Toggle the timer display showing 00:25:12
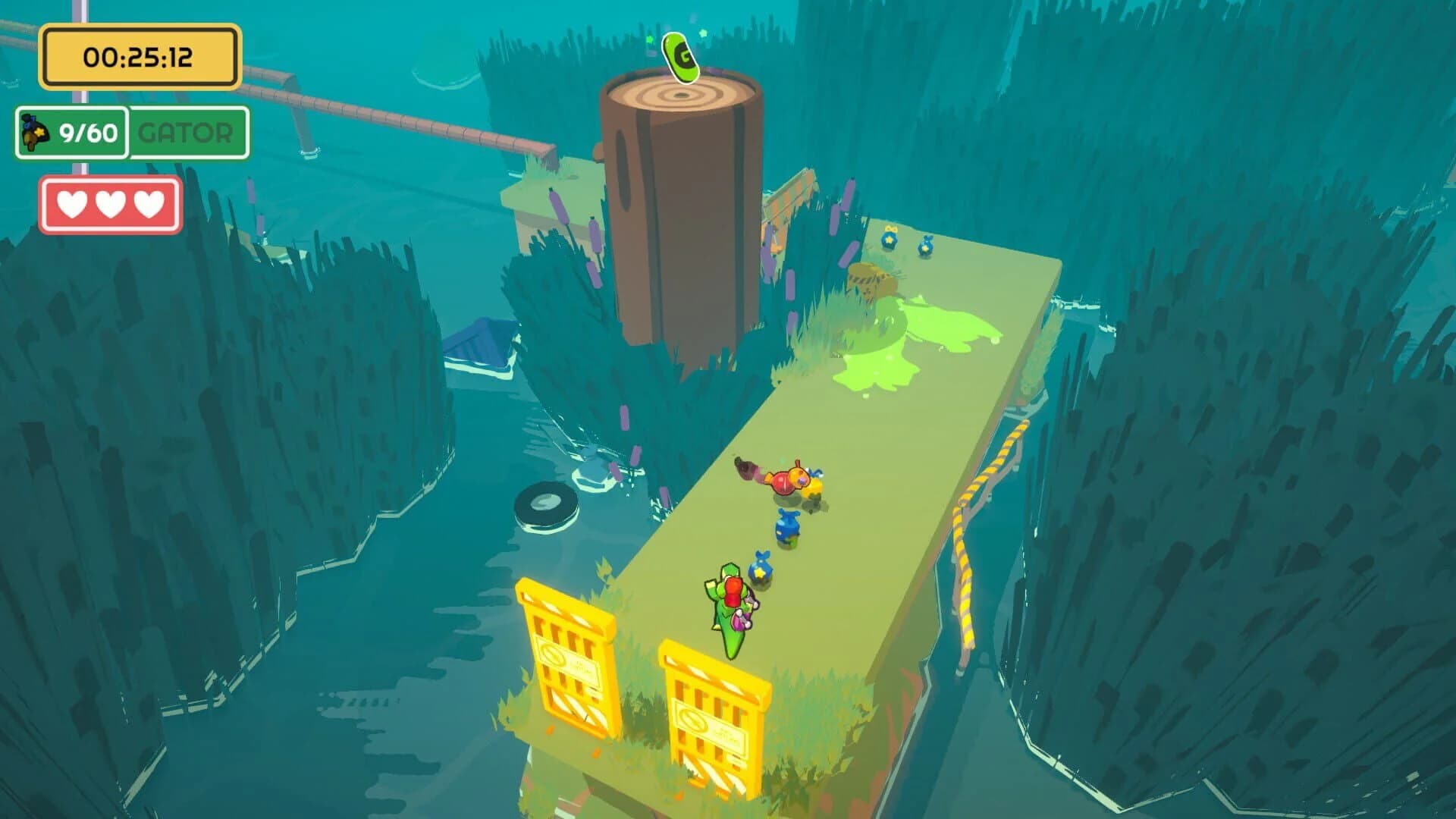1456x819 pixels. (139, 55)
